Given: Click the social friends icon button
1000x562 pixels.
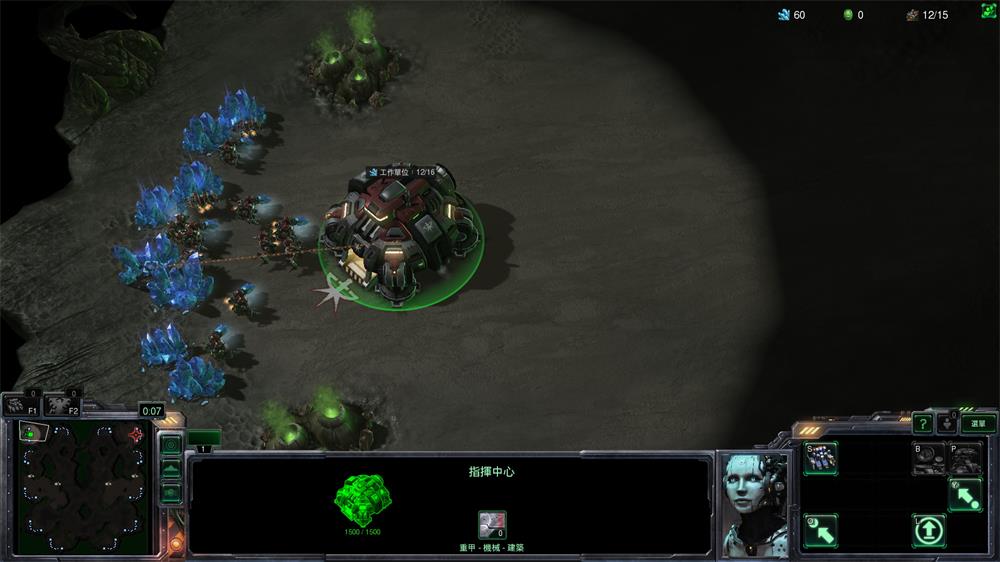Looking at the screenshot, I should pos(947,423).
